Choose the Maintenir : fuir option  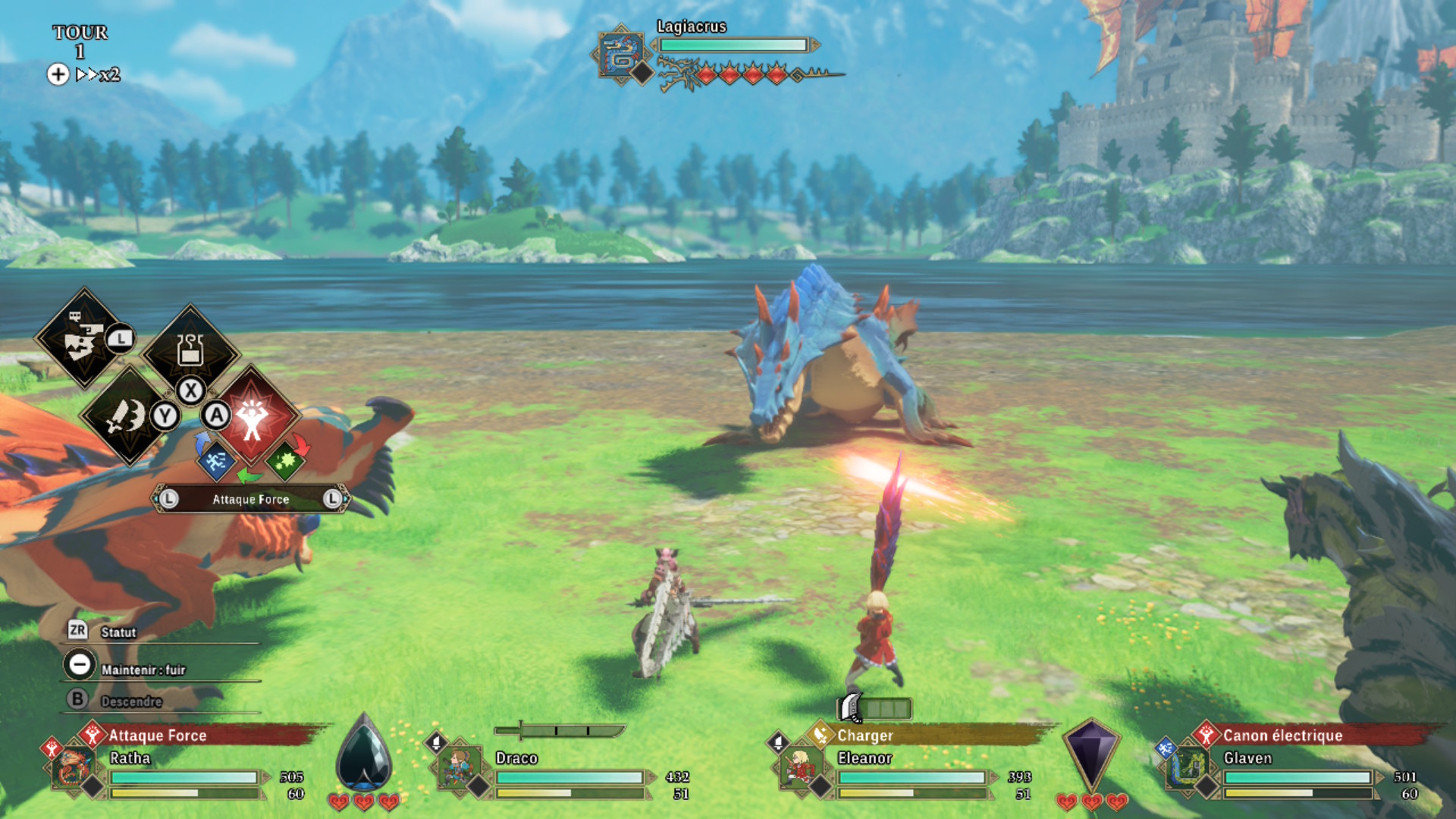click(143, 669)
